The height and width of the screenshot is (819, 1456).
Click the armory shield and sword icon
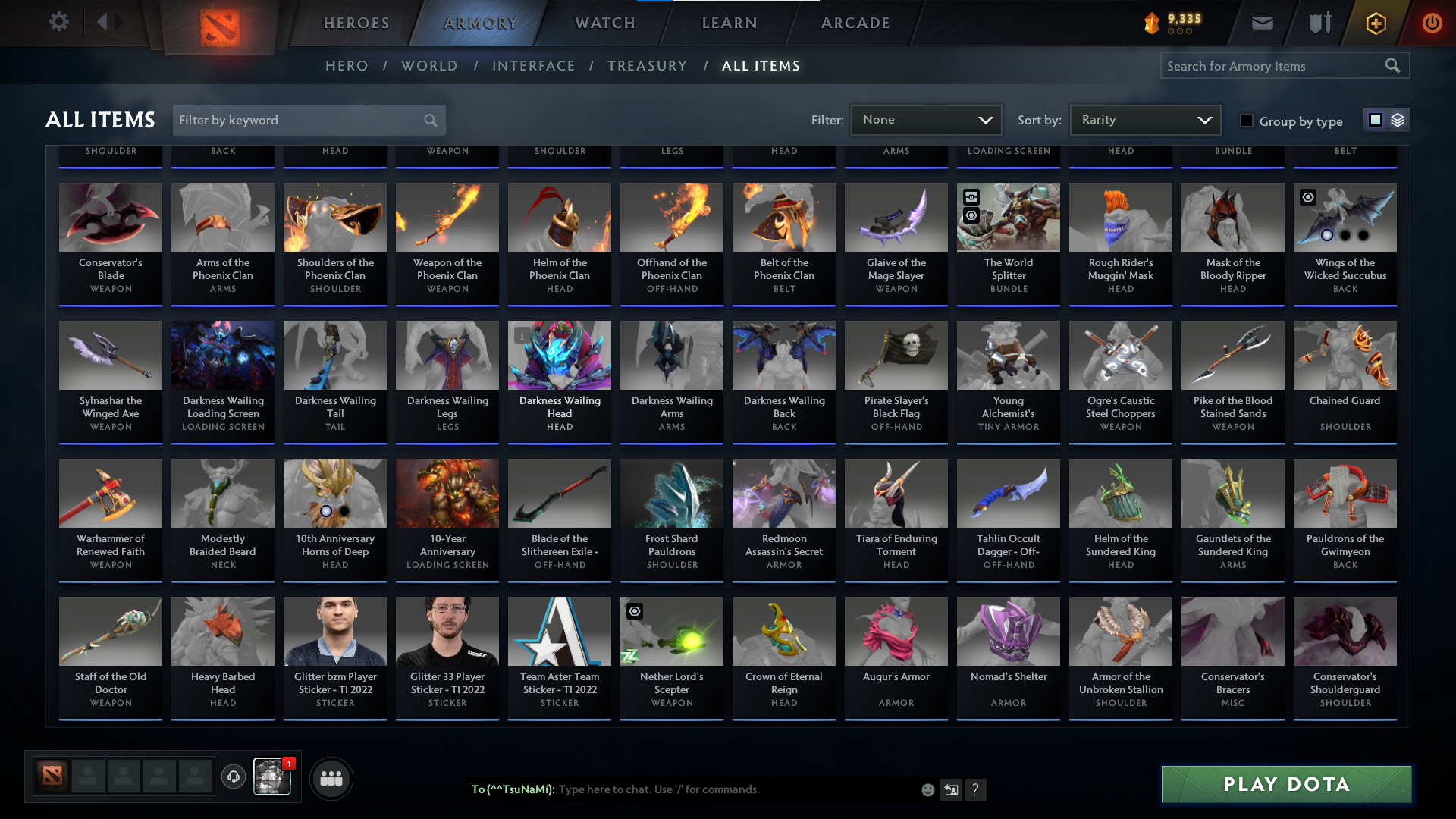tap(1318, 23)
